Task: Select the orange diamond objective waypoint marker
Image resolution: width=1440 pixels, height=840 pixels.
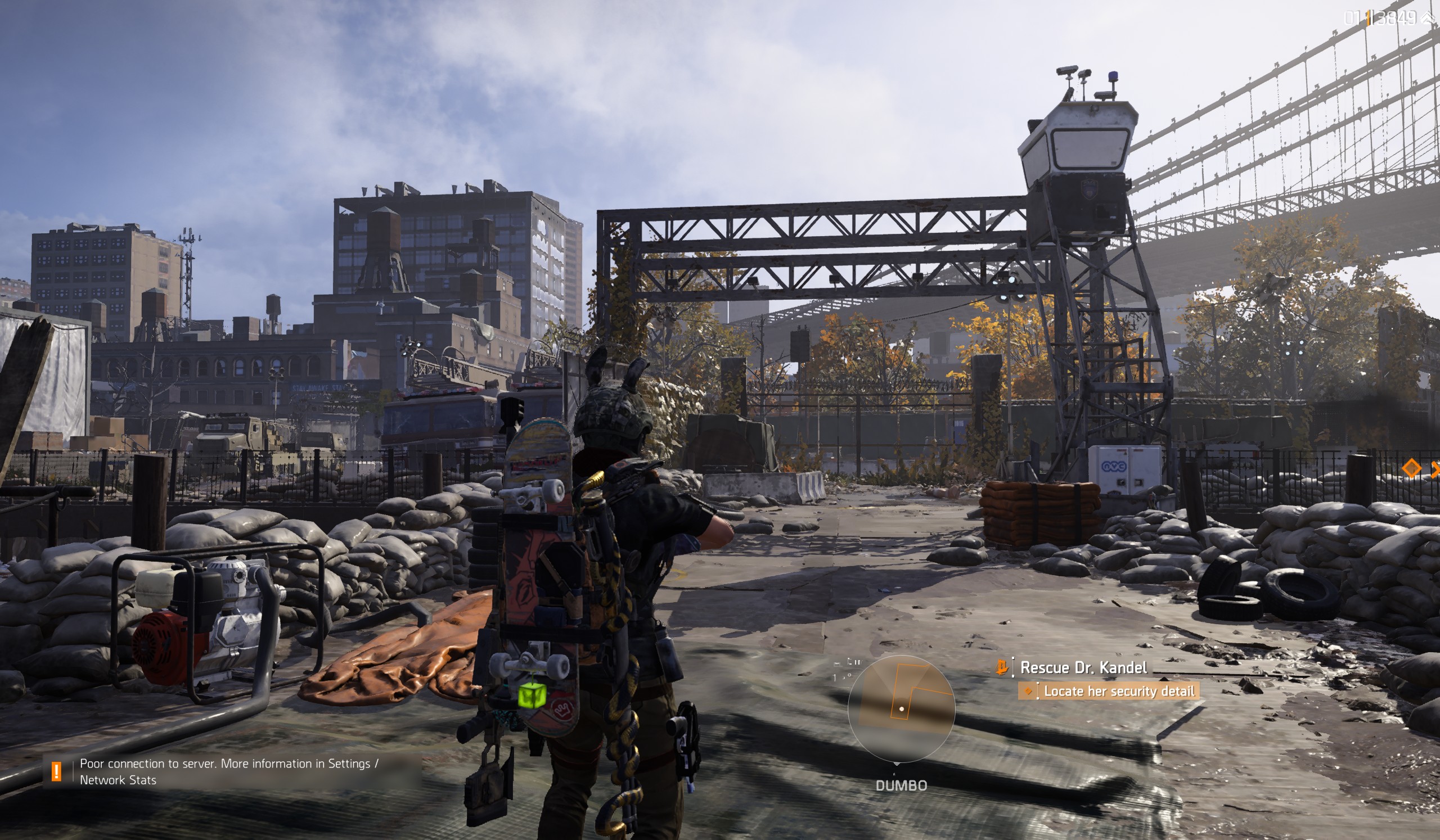Action: pos(1411,468)
